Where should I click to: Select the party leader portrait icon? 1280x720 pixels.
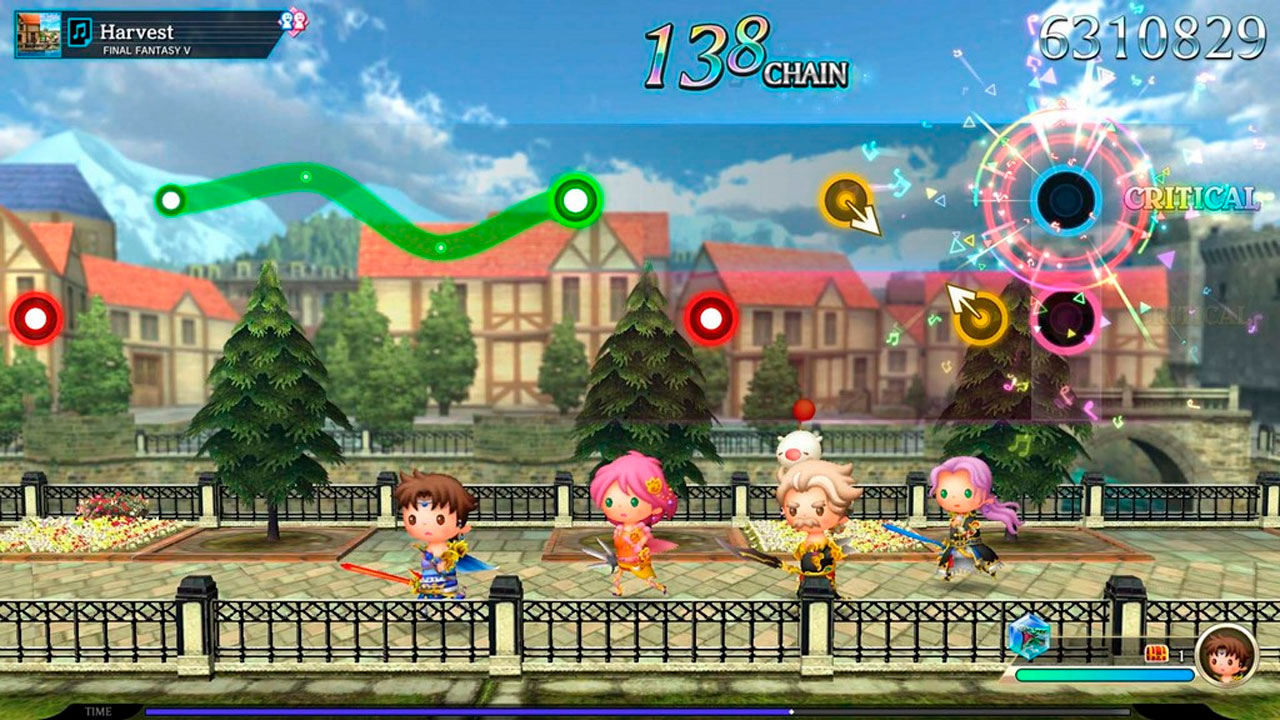[x=1226, y=655]
